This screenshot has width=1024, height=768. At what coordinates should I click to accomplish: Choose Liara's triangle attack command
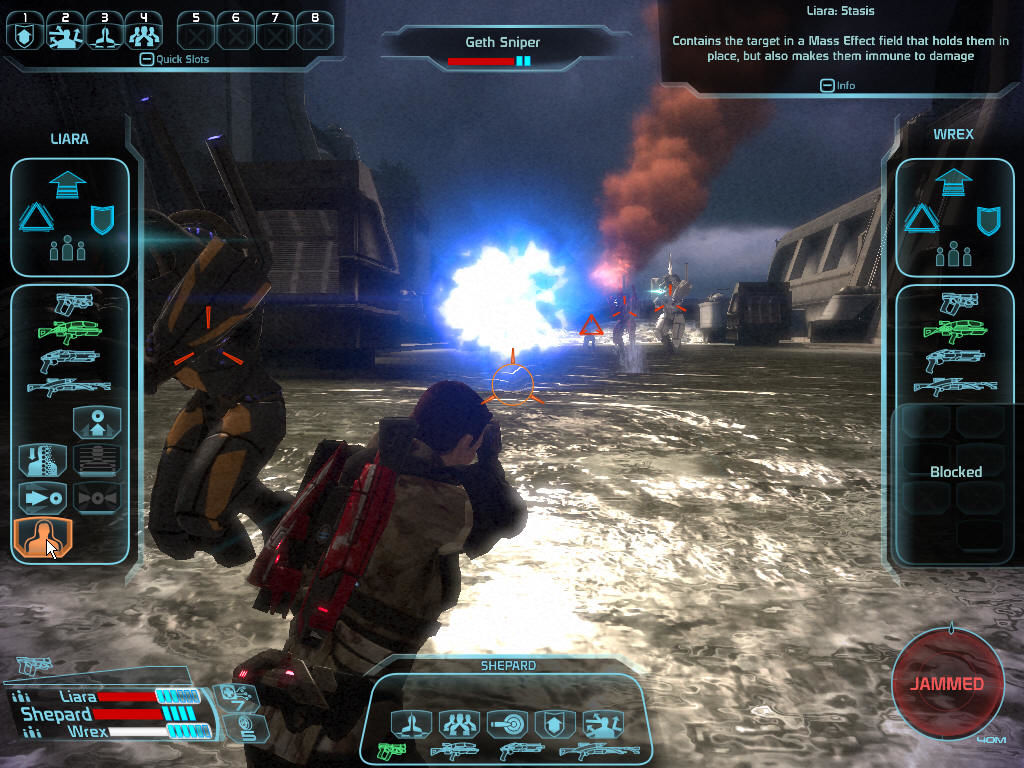(x=33, y=217)
